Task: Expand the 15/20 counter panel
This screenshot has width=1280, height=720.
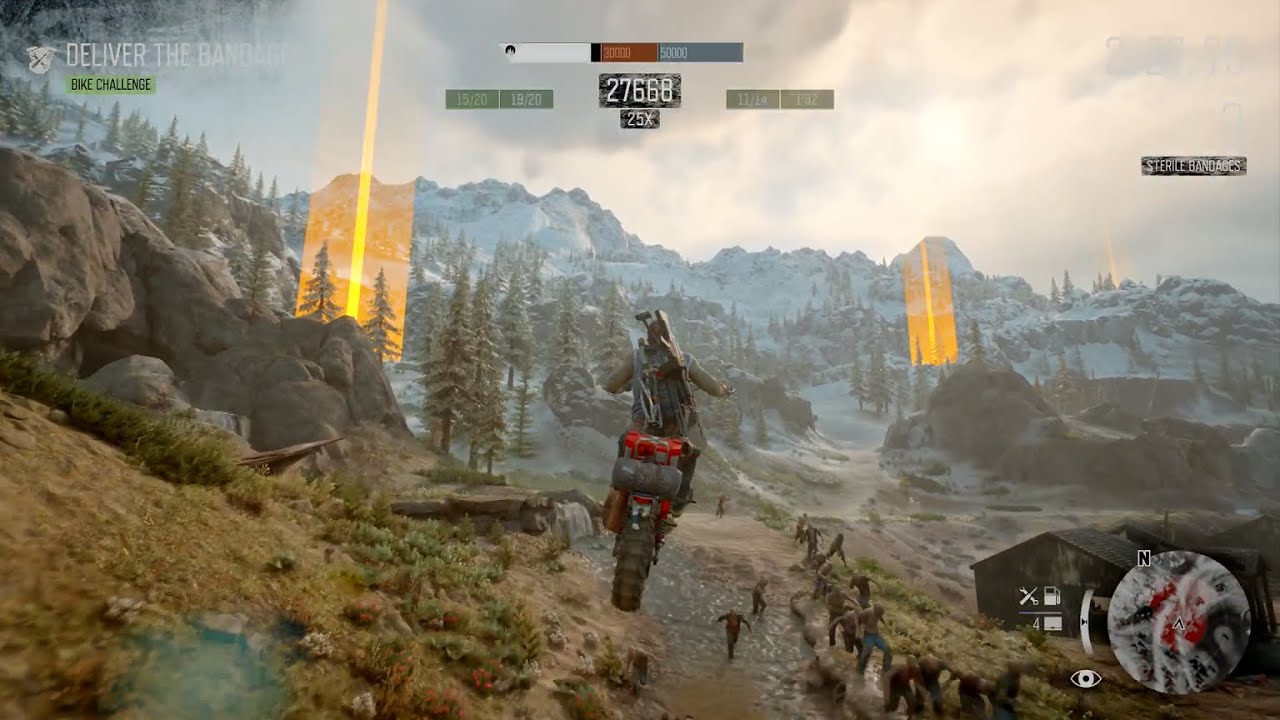Action: (x=470, y=98)
